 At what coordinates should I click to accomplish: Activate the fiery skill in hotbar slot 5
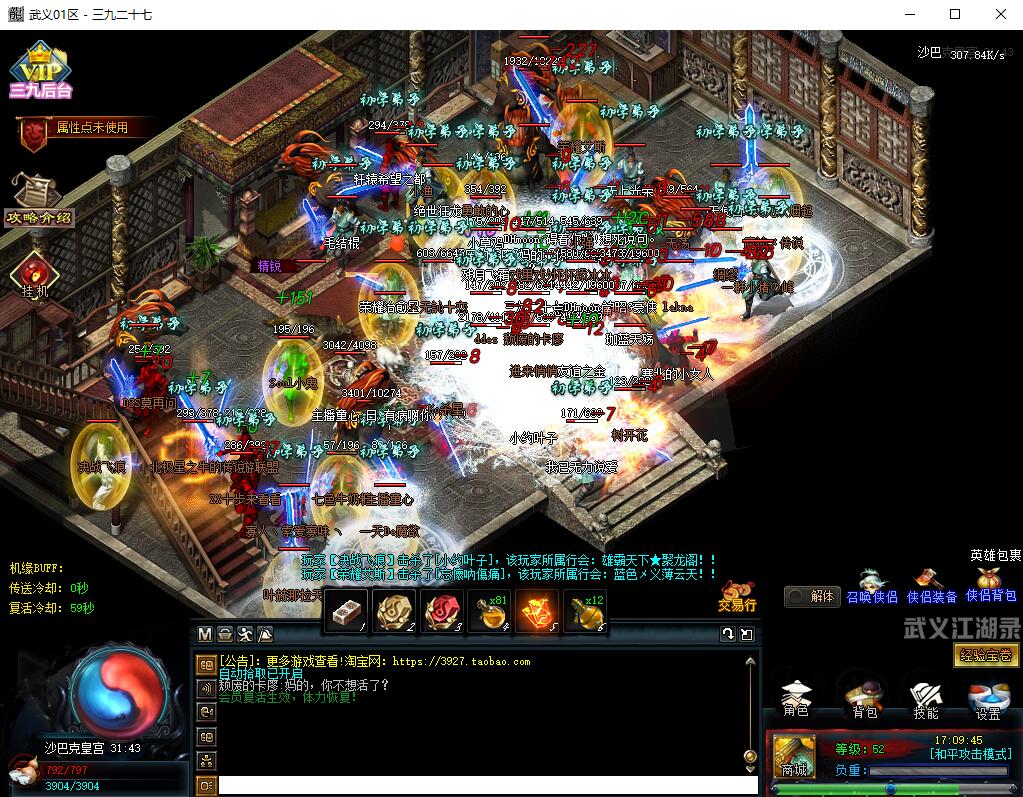pos(538,609)
